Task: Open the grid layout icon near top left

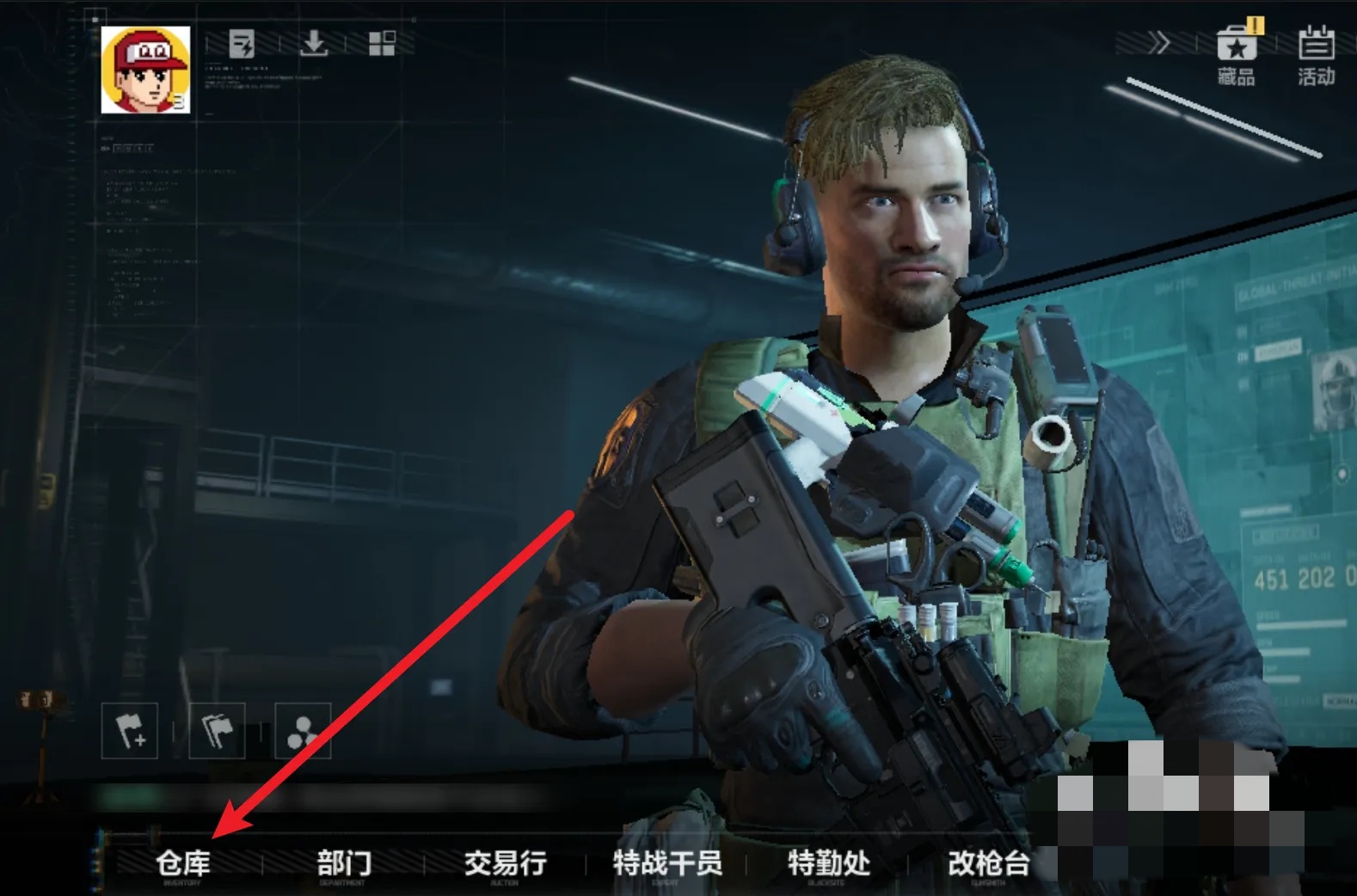Action: tap(384, 44)
